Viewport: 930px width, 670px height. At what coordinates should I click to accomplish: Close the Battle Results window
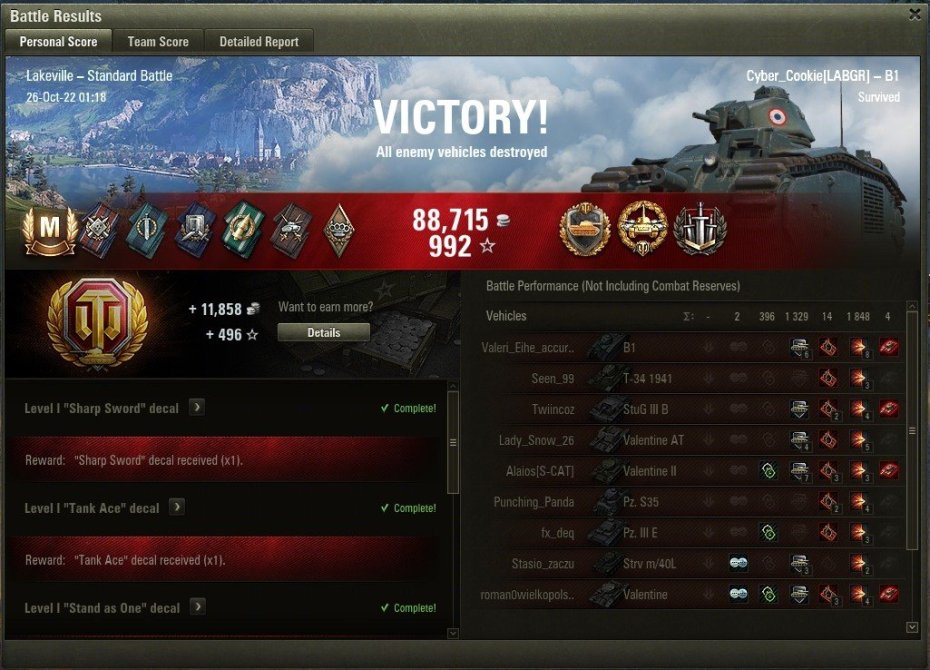click(x=914, y=15)
